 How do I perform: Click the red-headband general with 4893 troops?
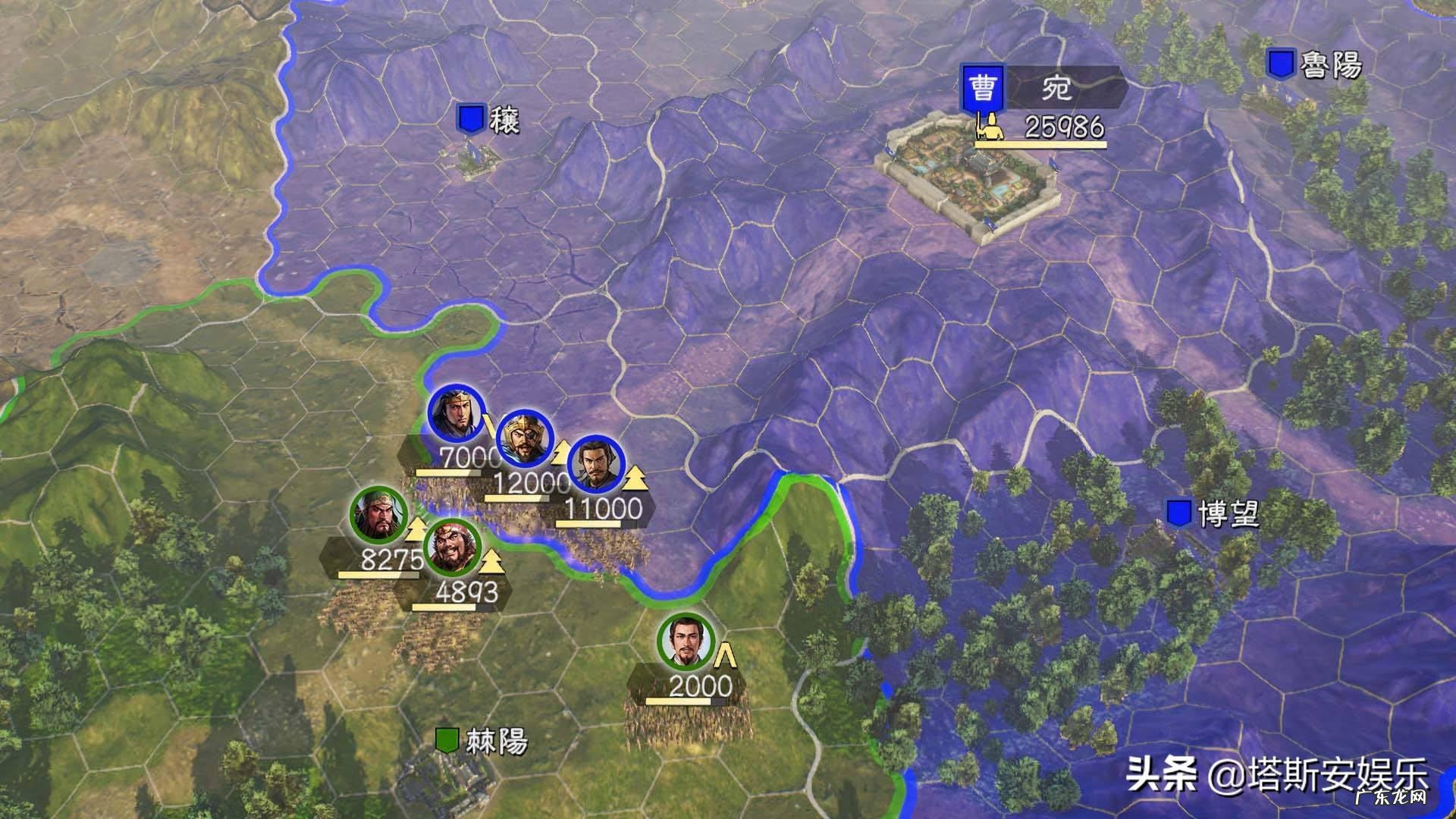(453, 548)
